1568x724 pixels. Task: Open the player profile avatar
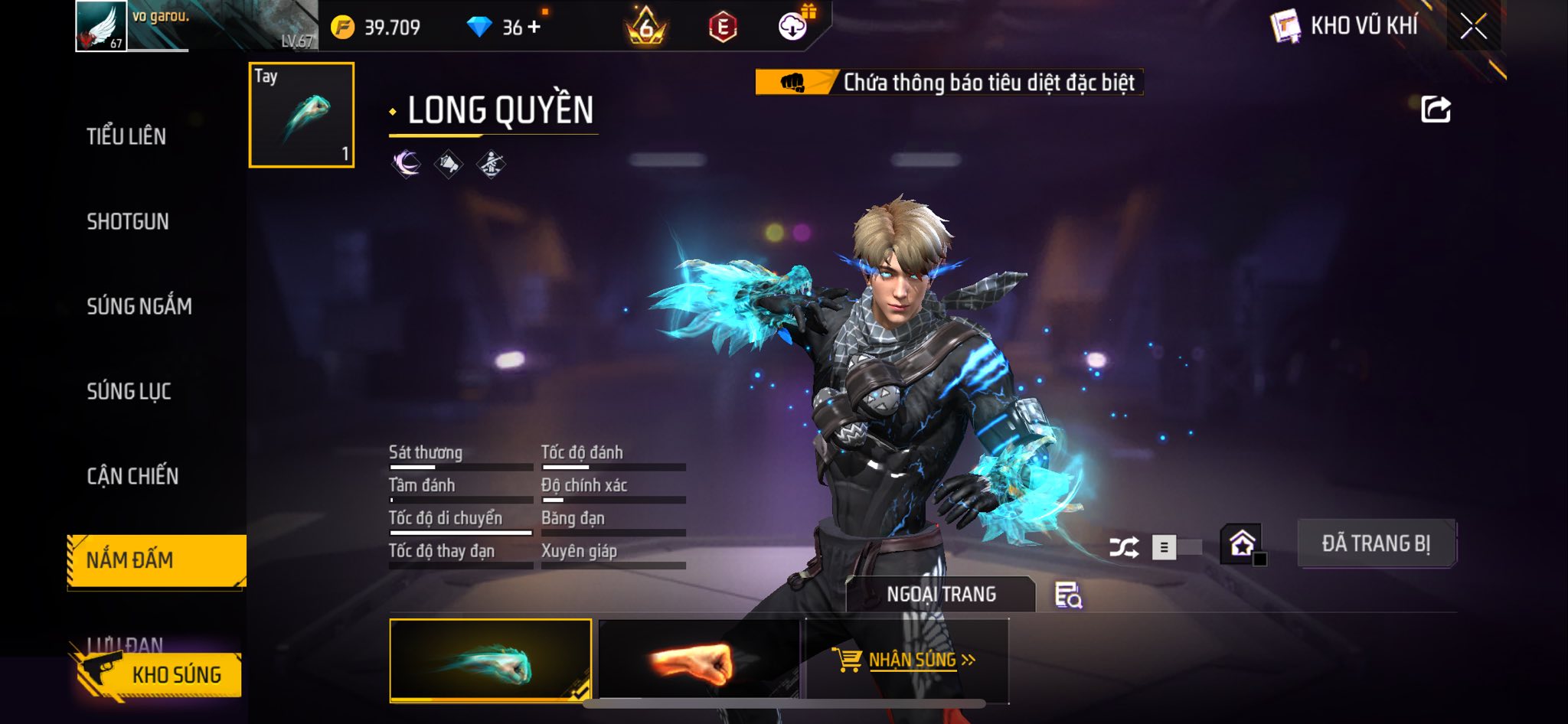pyautogui.click(x=101, y=26)
